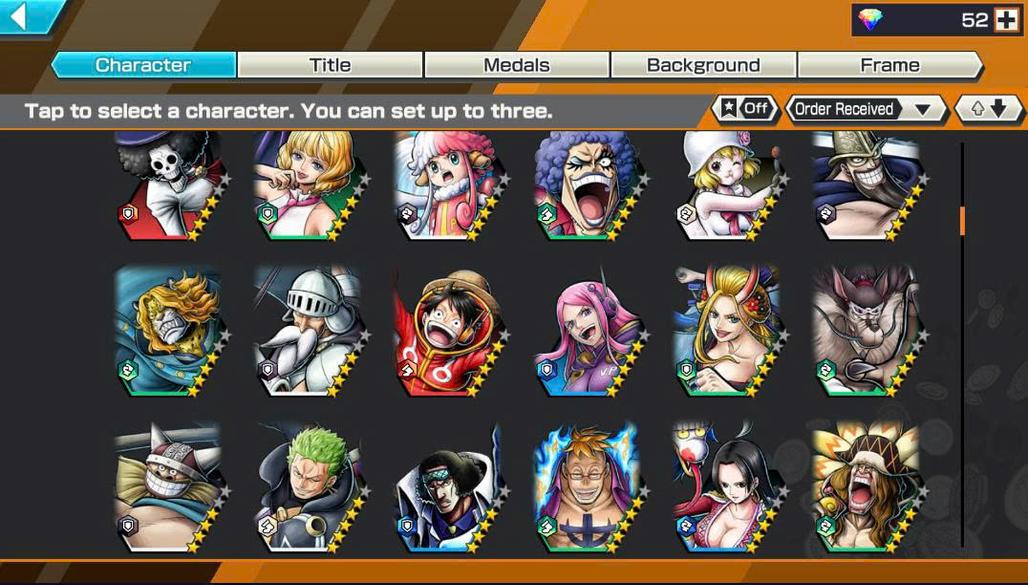Open the Medals tab
Image resolution: width=1028 pixels, height=585 pixels.
(x=516, y=65)
